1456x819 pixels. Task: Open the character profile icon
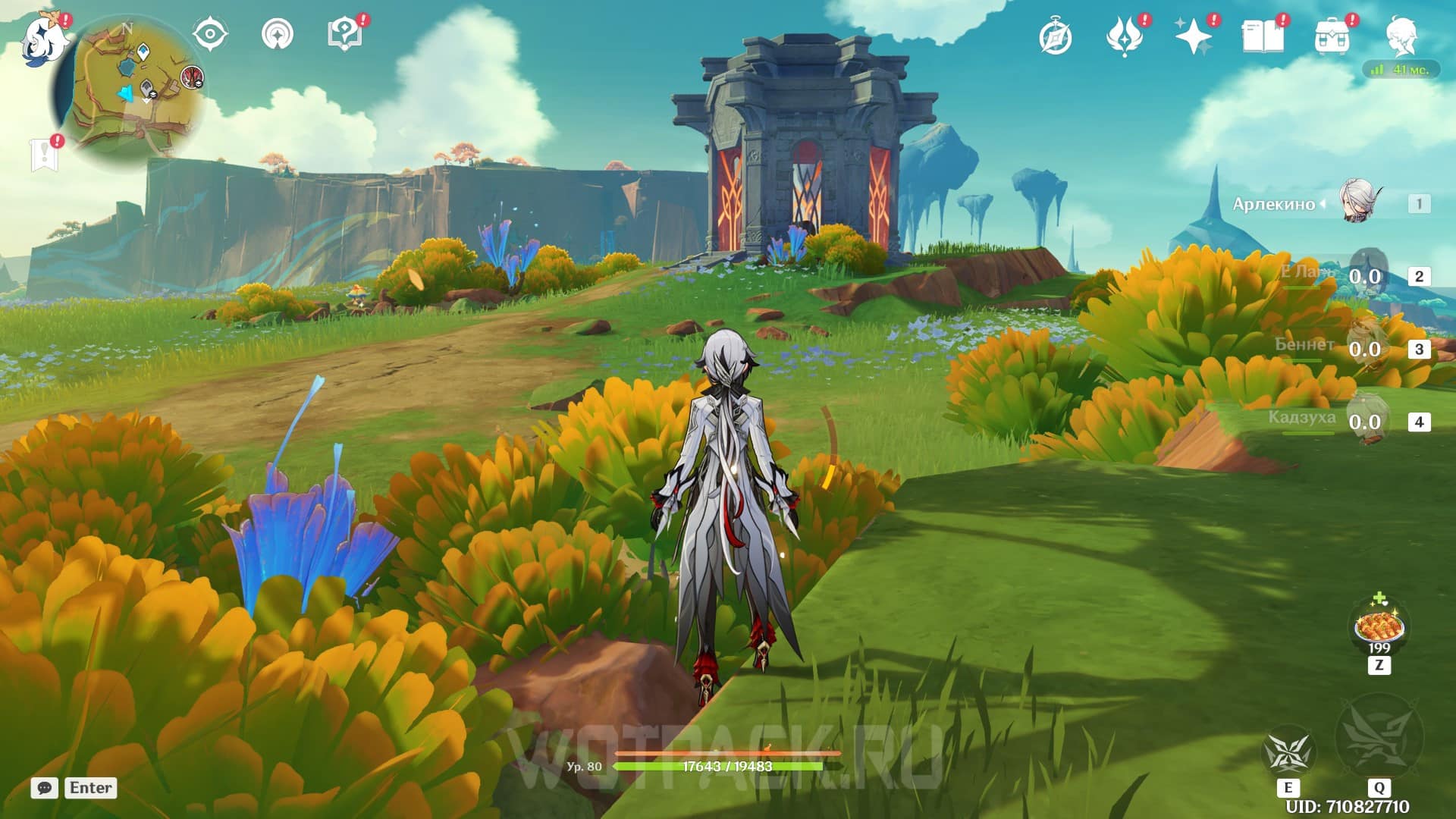coord(1401,37)
